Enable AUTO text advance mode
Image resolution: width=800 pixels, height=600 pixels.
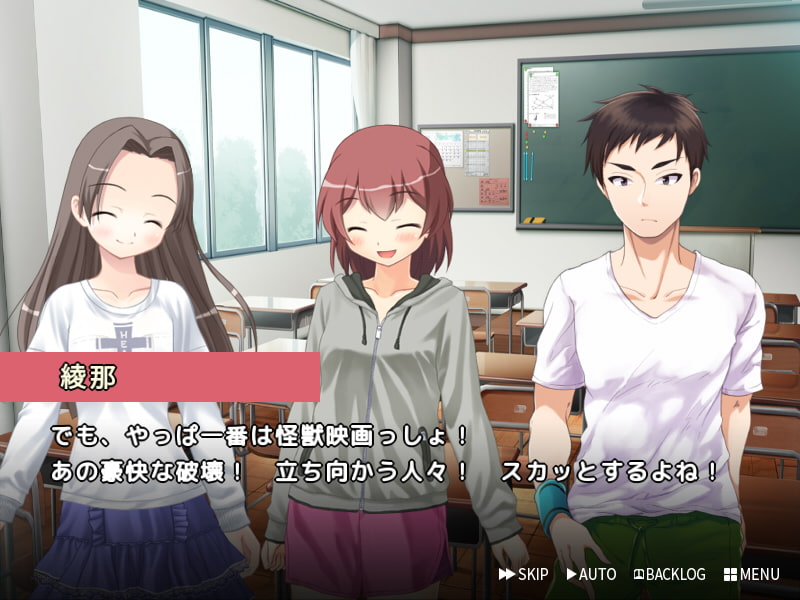coord(591,574)
